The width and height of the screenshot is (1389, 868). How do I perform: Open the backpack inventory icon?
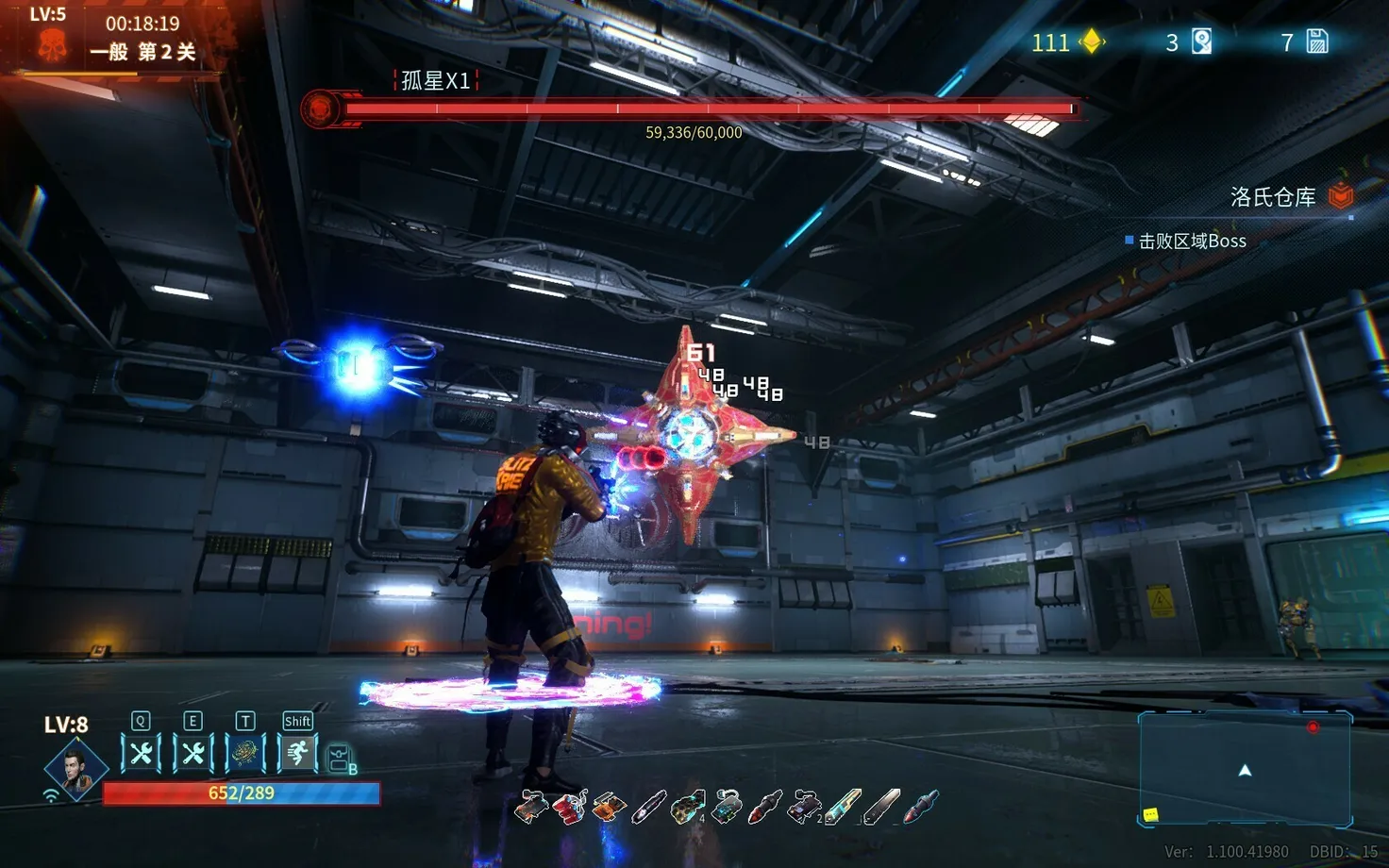(x=340, y=759)
